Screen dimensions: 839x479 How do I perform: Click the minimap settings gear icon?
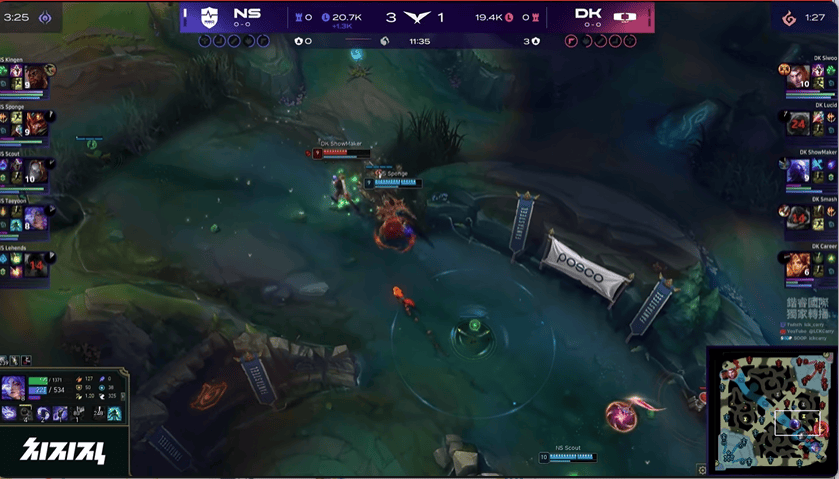[703, 469]
